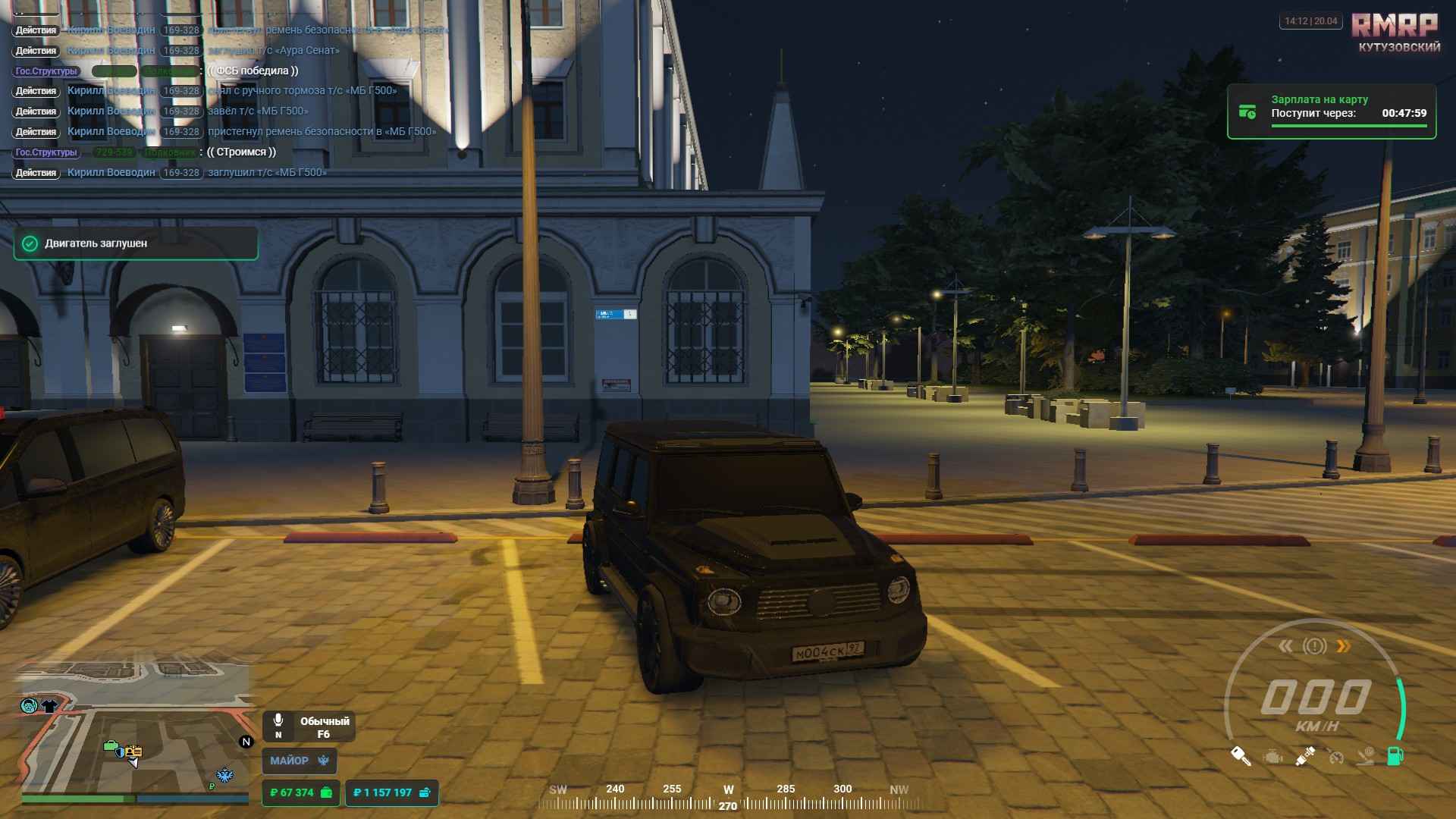Open the salary card timer notification
The image size is (1456, 819).
point(1332,112)
